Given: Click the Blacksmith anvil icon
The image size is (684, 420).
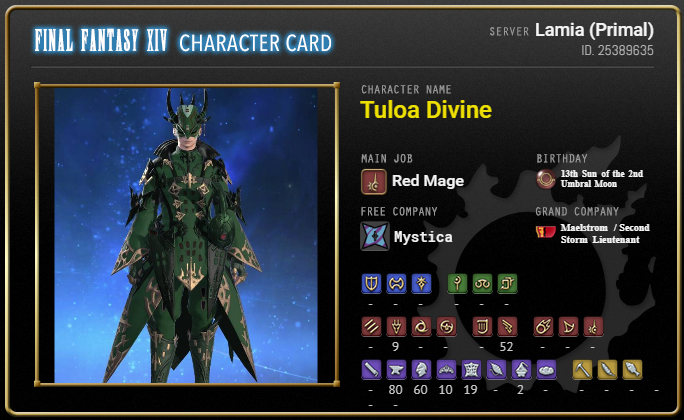Looking at the screenshot, I should click(395, 369).
